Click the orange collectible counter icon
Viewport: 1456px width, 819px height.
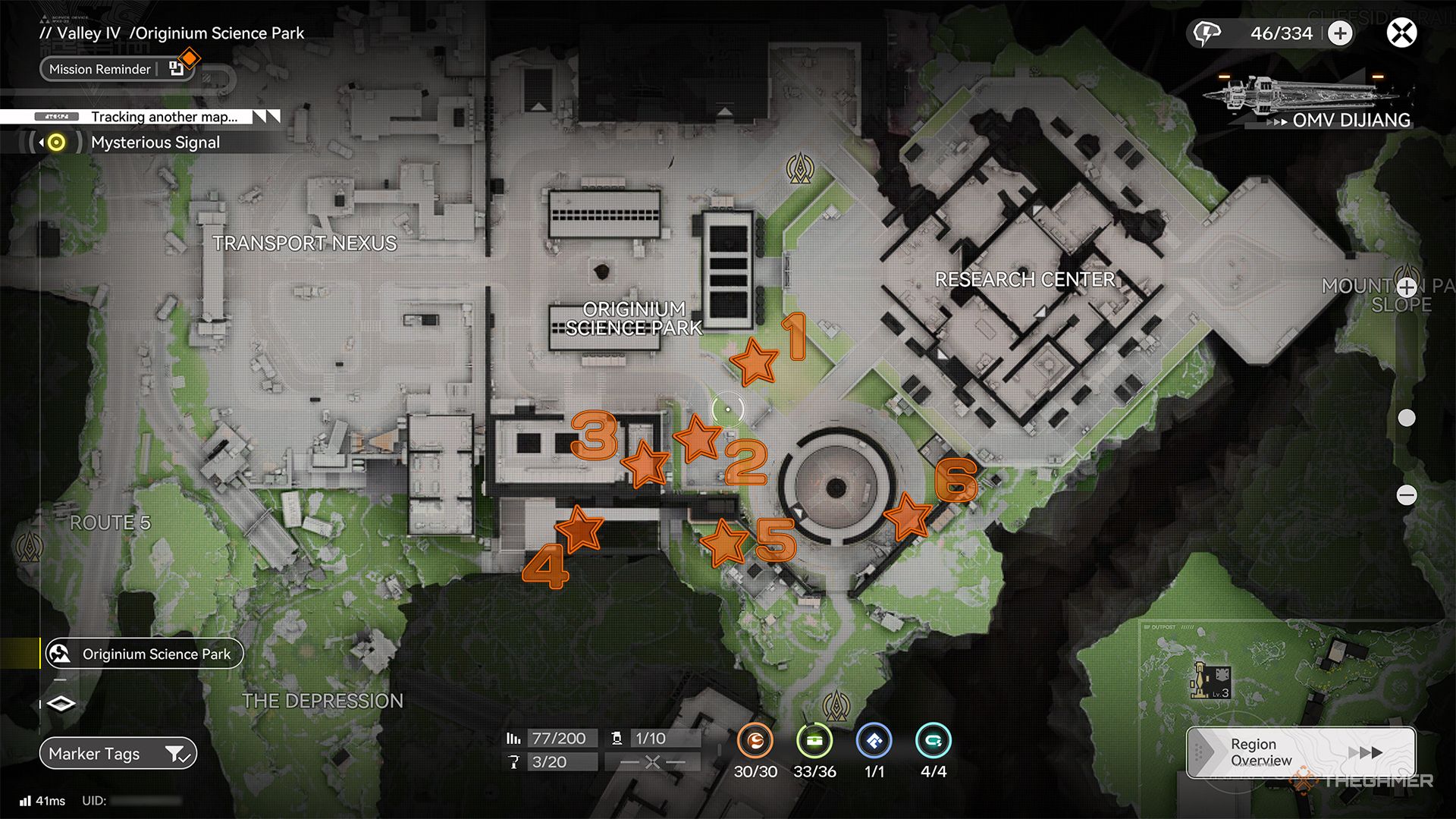755,741
